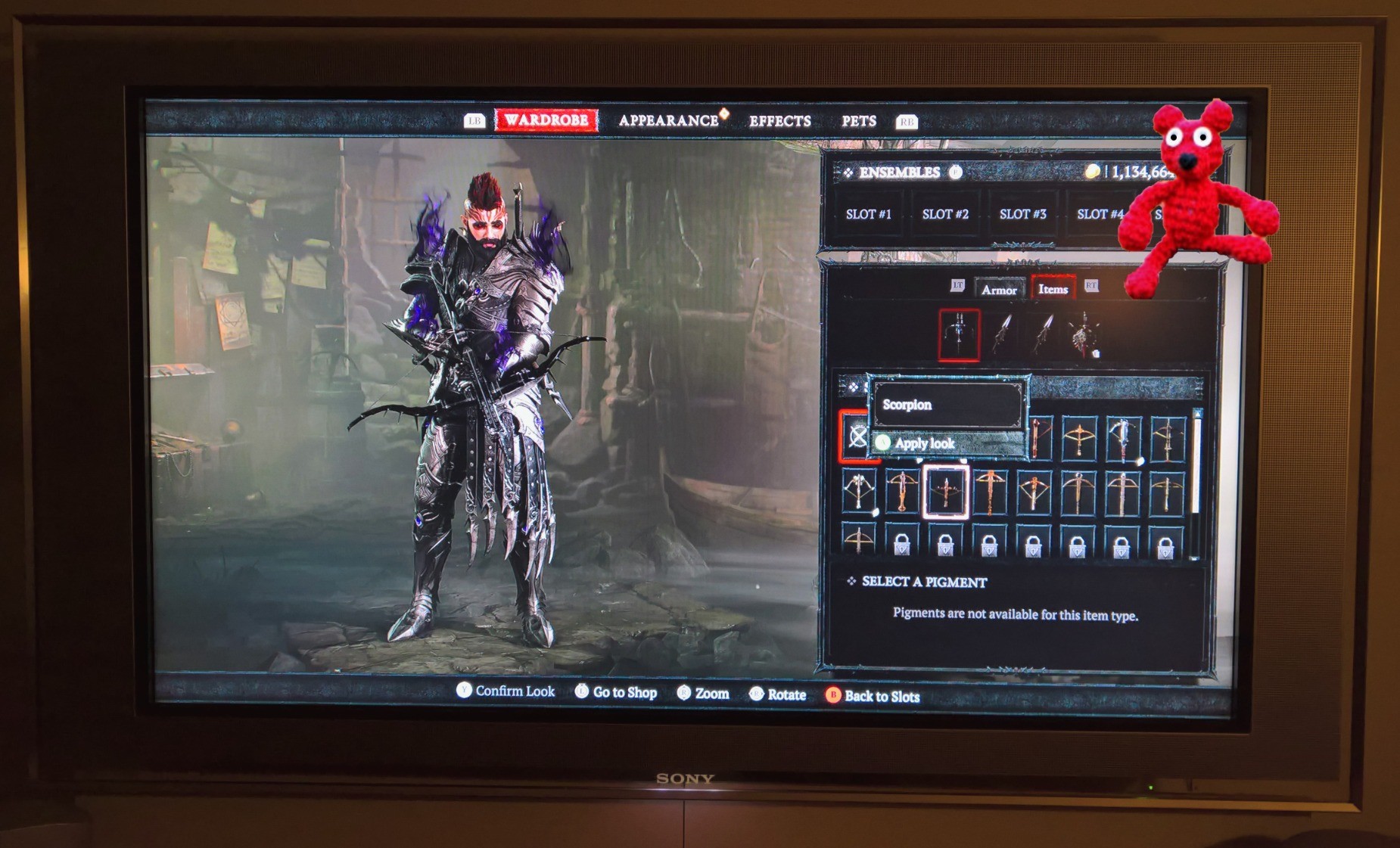This screenshot has width=1400, height=848.
Task: Open the Wardrobe tab
Action: (x=546, y=120)
